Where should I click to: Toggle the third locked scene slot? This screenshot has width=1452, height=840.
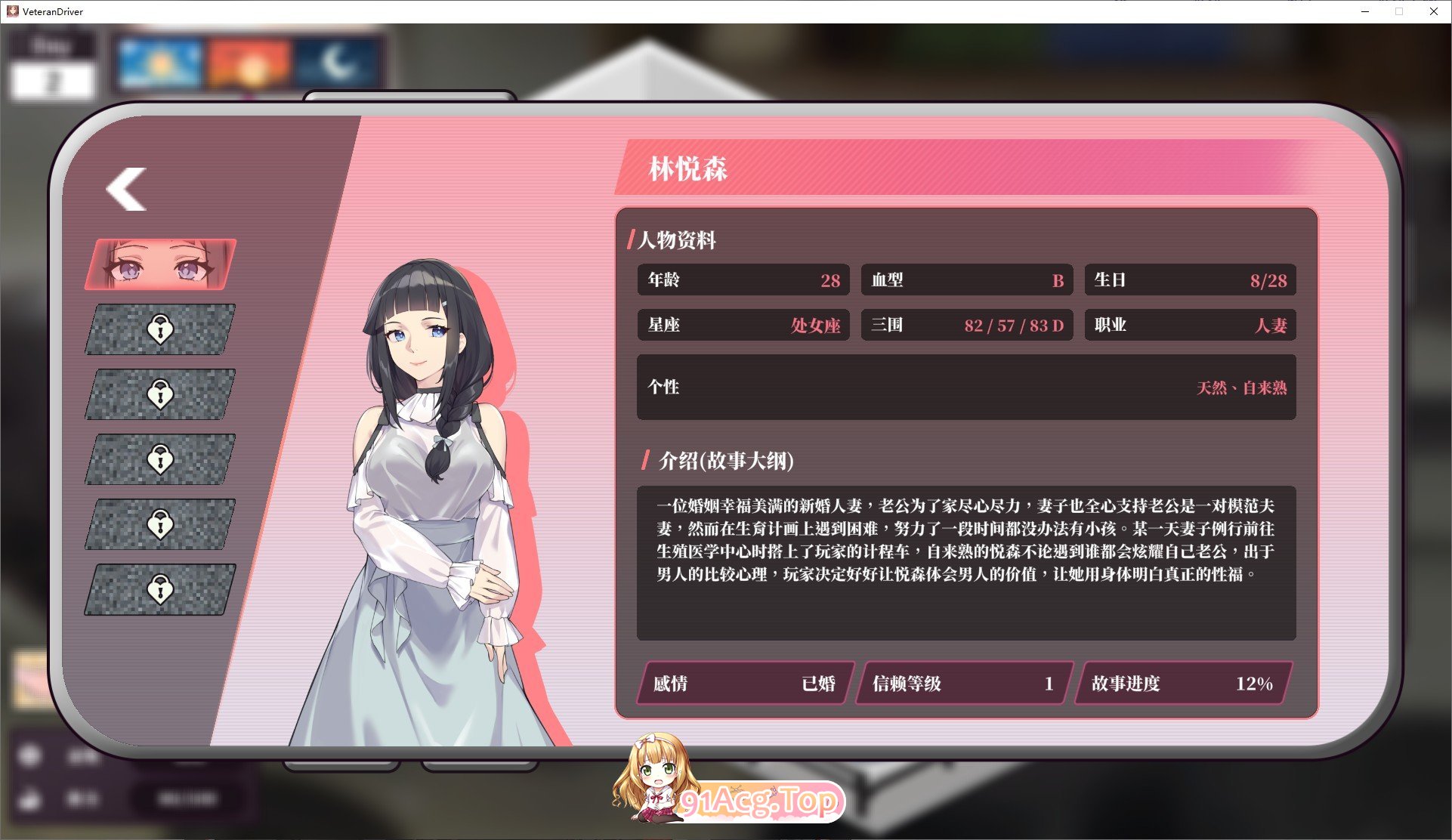click(159, 459)
